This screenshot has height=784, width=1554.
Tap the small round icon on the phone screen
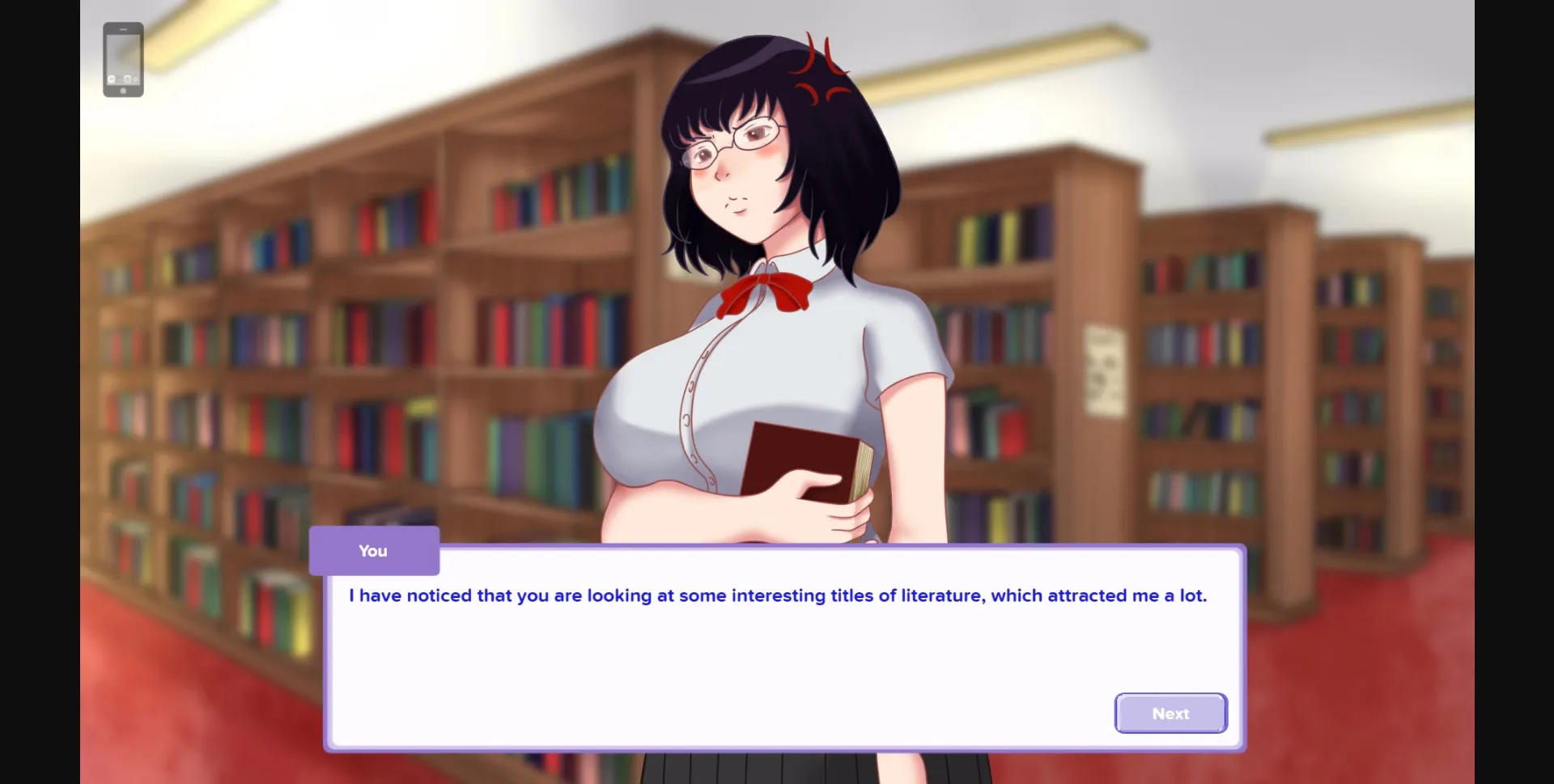pos(135,79)
